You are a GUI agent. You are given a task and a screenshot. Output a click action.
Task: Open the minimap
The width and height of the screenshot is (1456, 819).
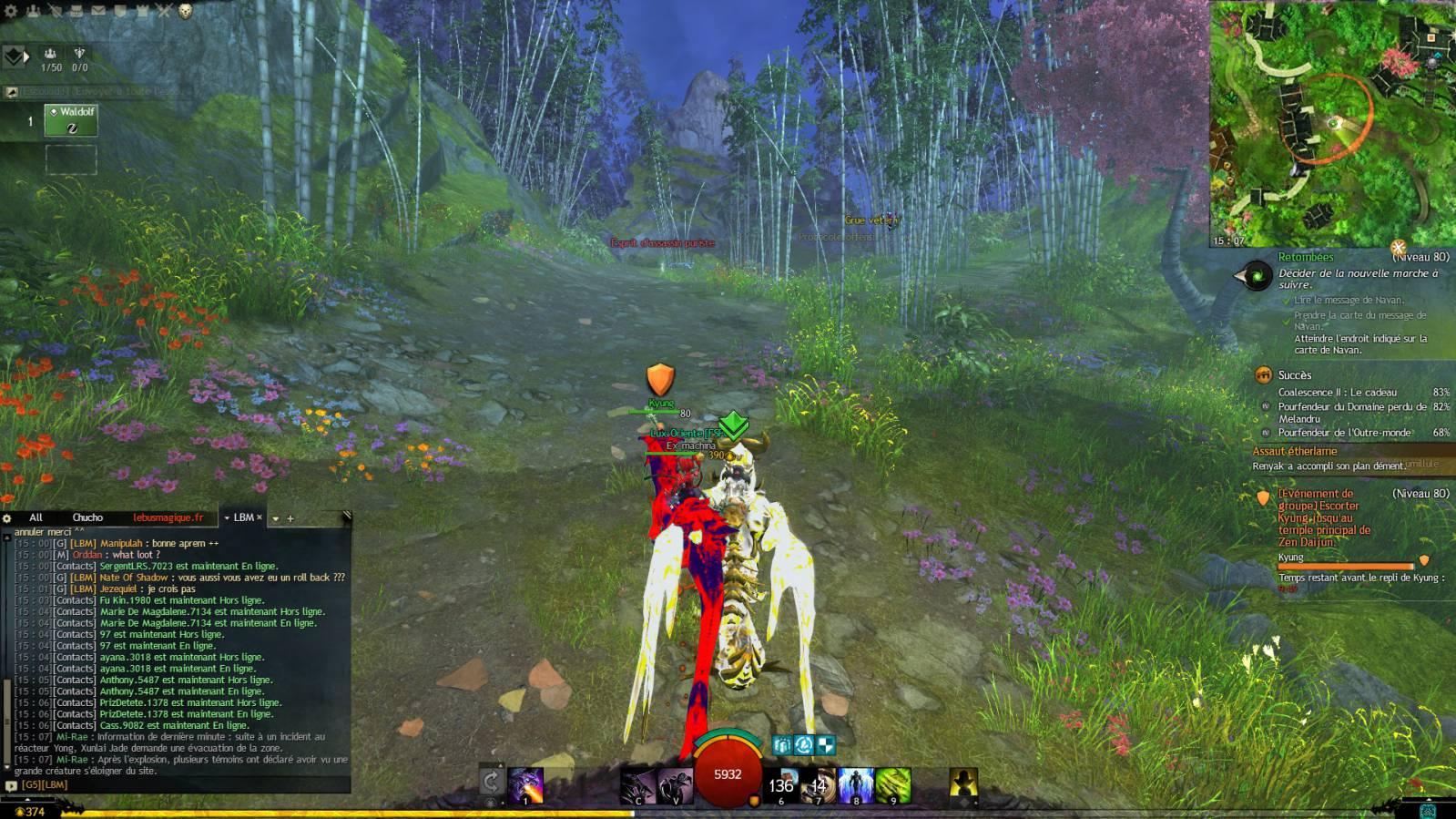1332,123
